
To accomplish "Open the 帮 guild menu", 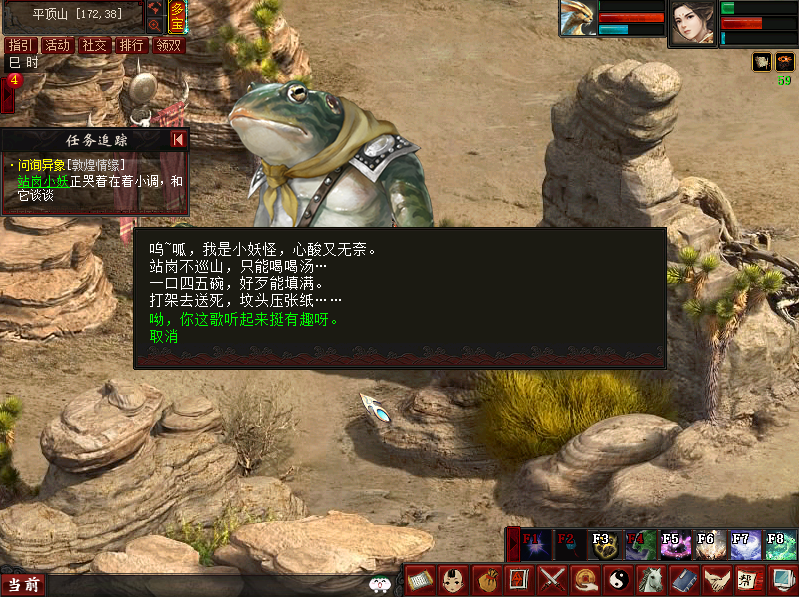I will tap(746, 579).
